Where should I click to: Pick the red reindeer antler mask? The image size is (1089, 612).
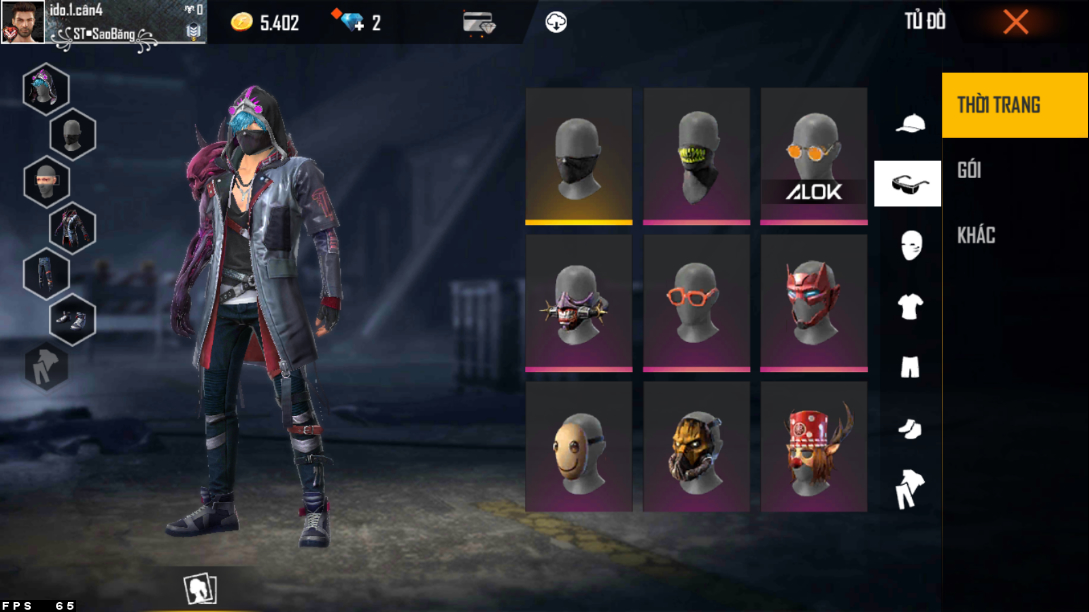[813, 447]
